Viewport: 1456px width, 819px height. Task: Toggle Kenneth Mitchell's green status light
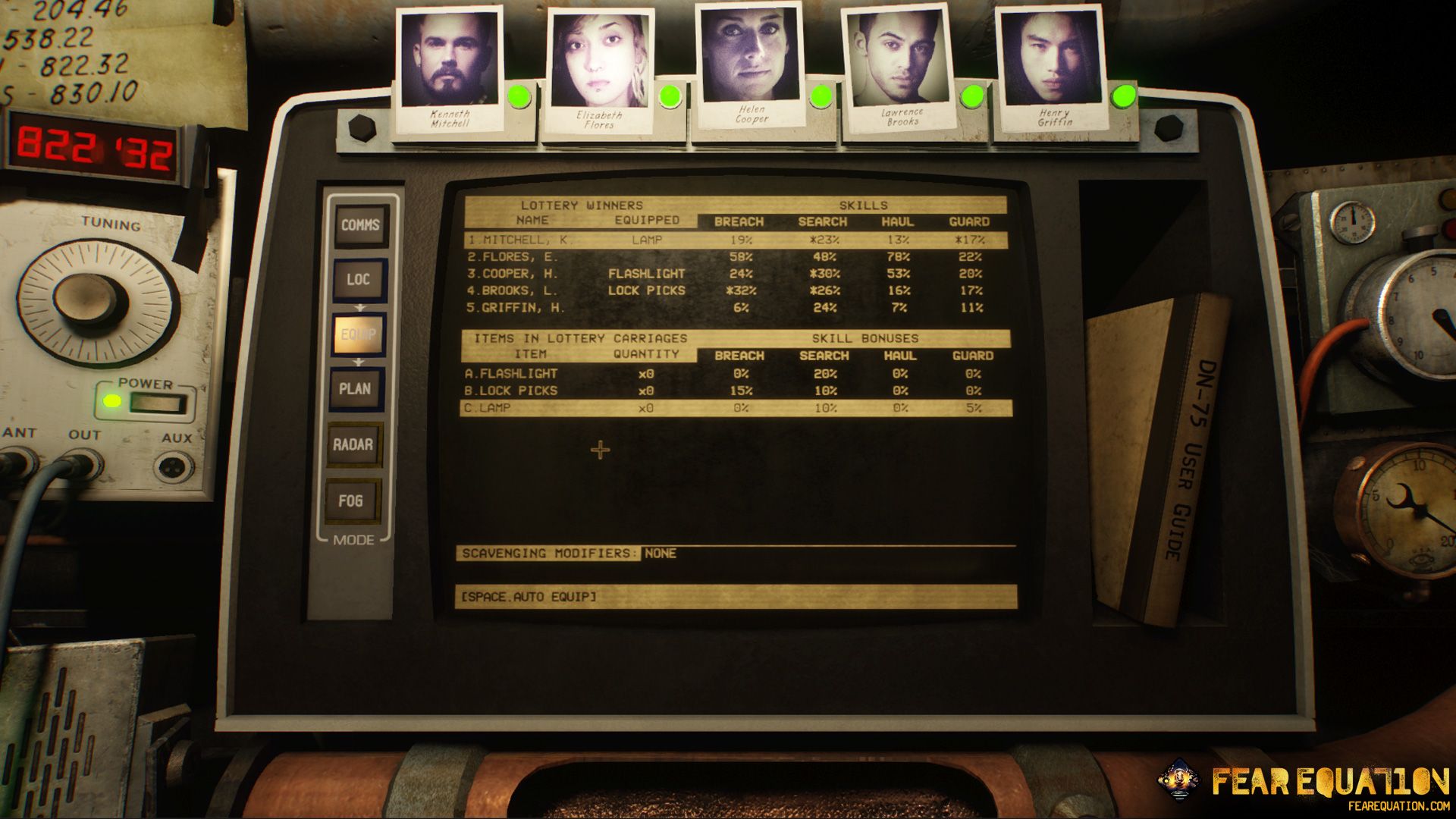coord(519,96)
